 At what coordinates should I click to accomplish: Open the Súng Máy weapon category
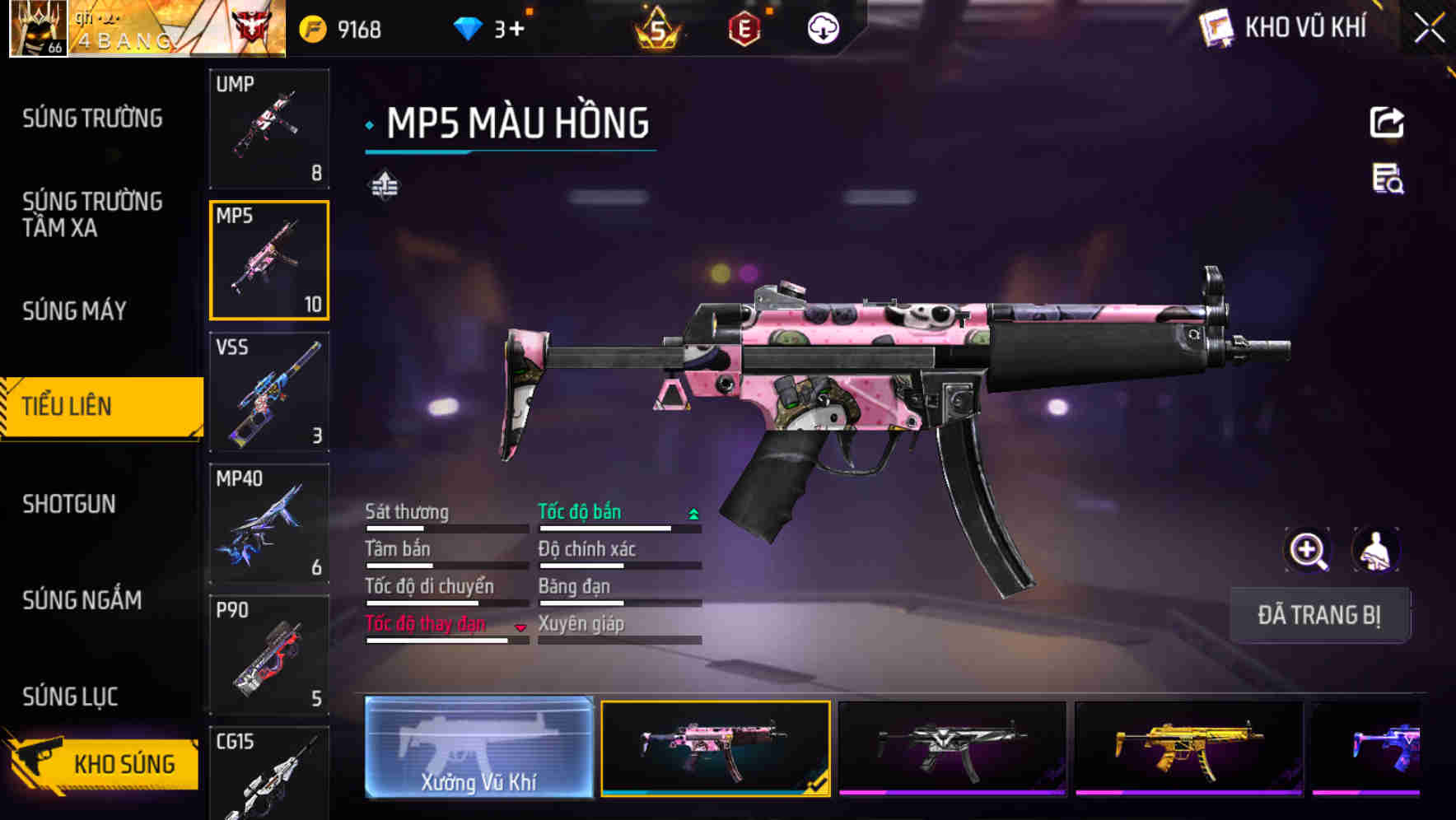point(74,311)
